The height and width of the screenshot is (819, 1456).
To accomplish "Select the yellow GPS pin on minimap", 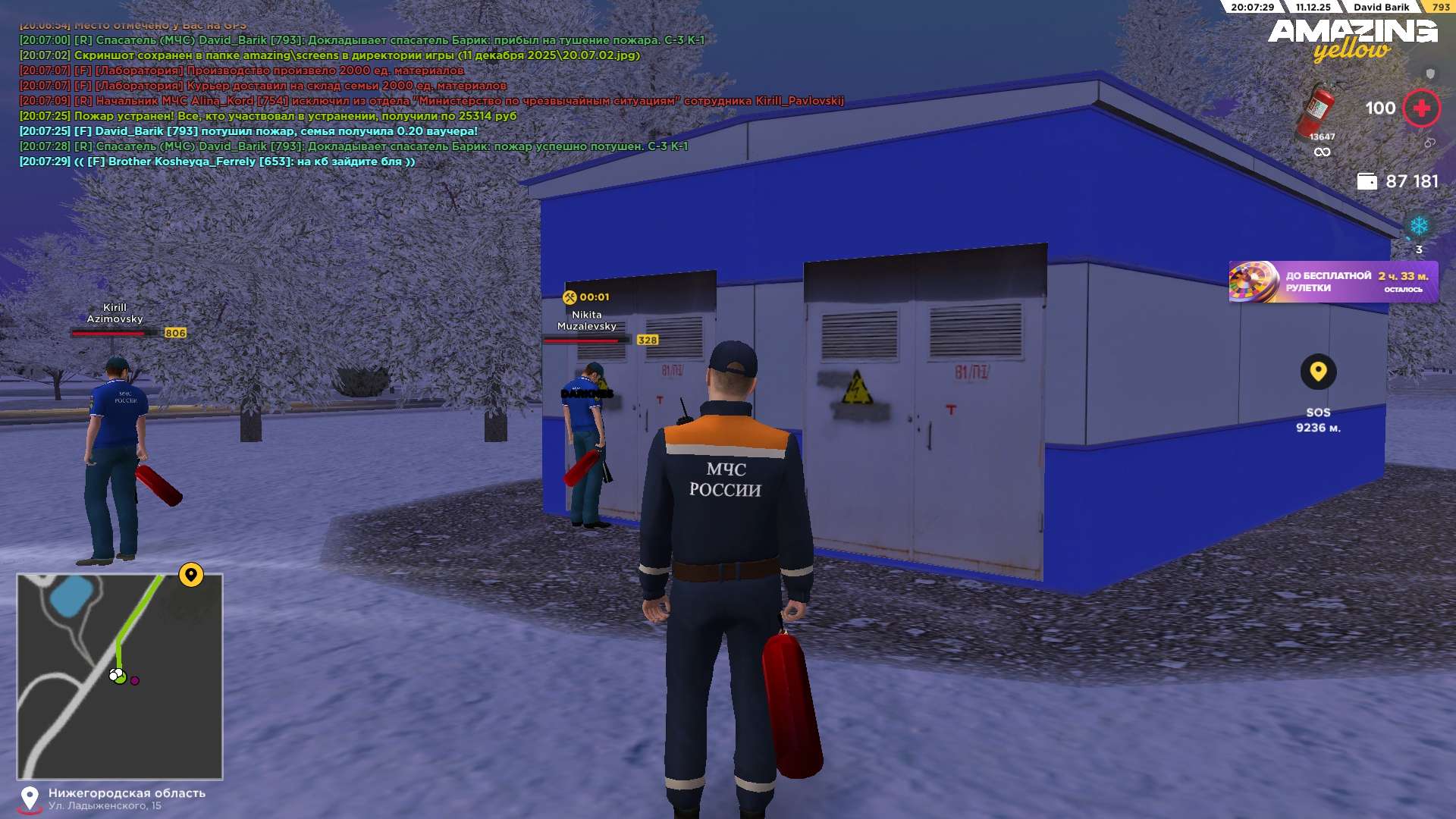I will (x=191, y=575).
